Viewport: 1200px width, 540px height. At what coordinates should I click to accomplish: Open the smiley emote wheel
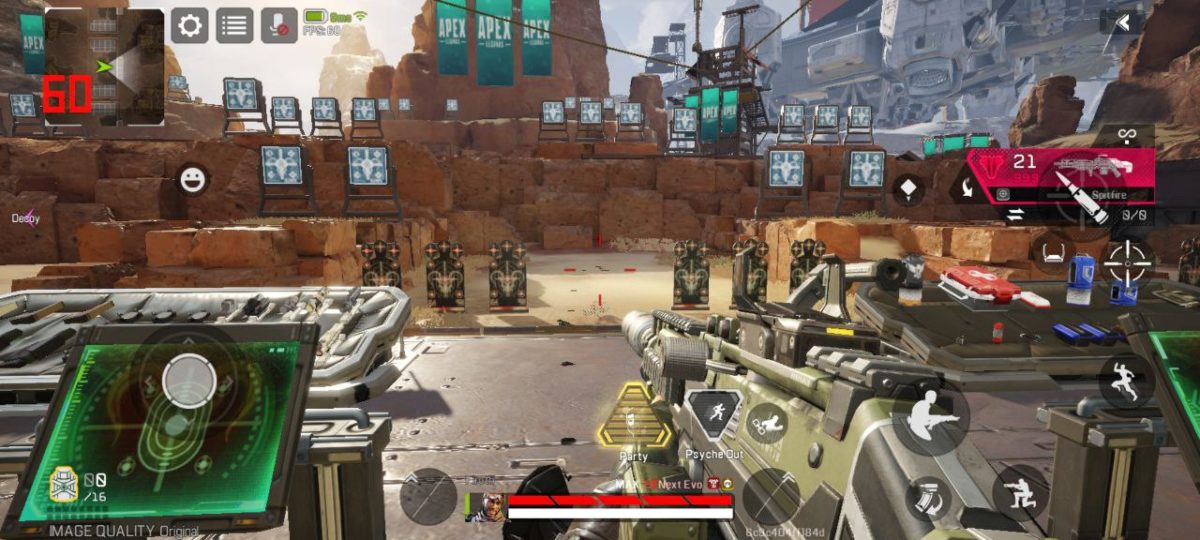[x=192, y=180]
